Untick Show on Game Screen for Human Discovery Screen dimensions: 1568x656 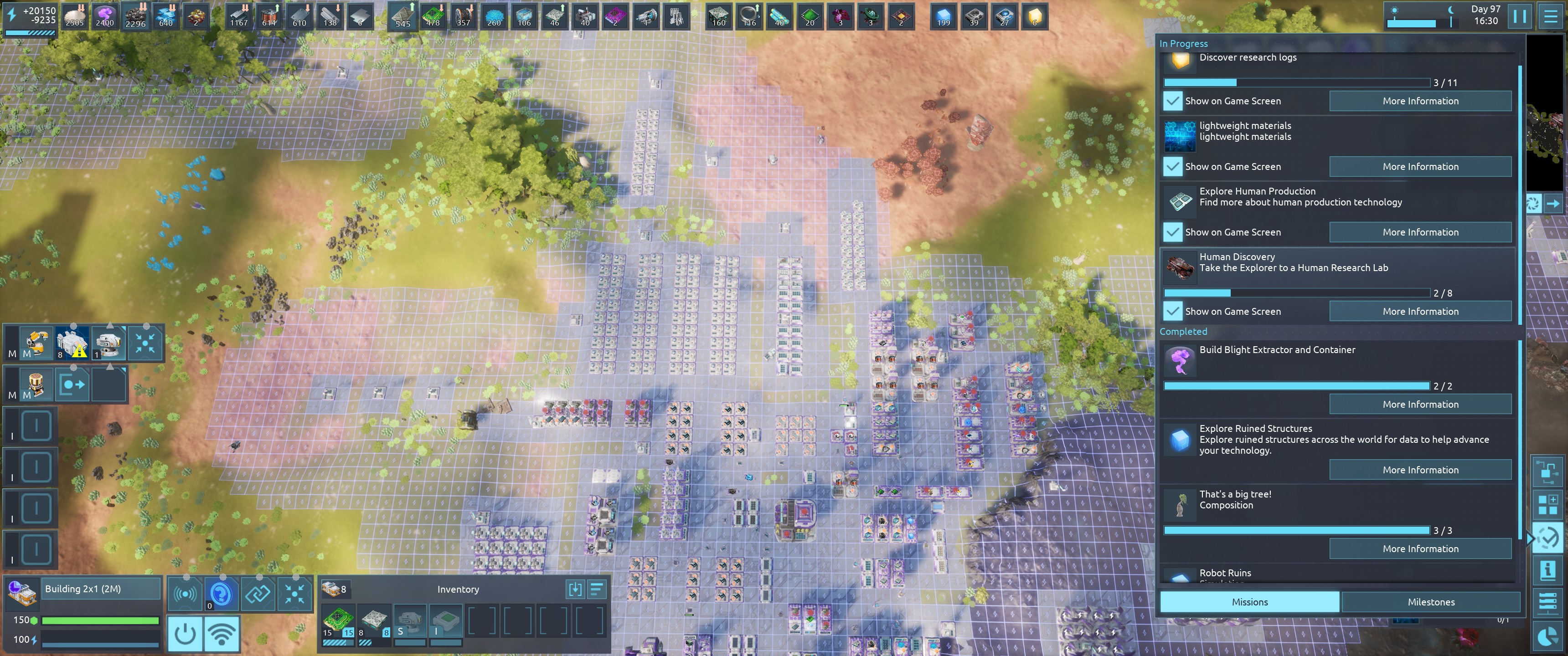[1172, 311]
